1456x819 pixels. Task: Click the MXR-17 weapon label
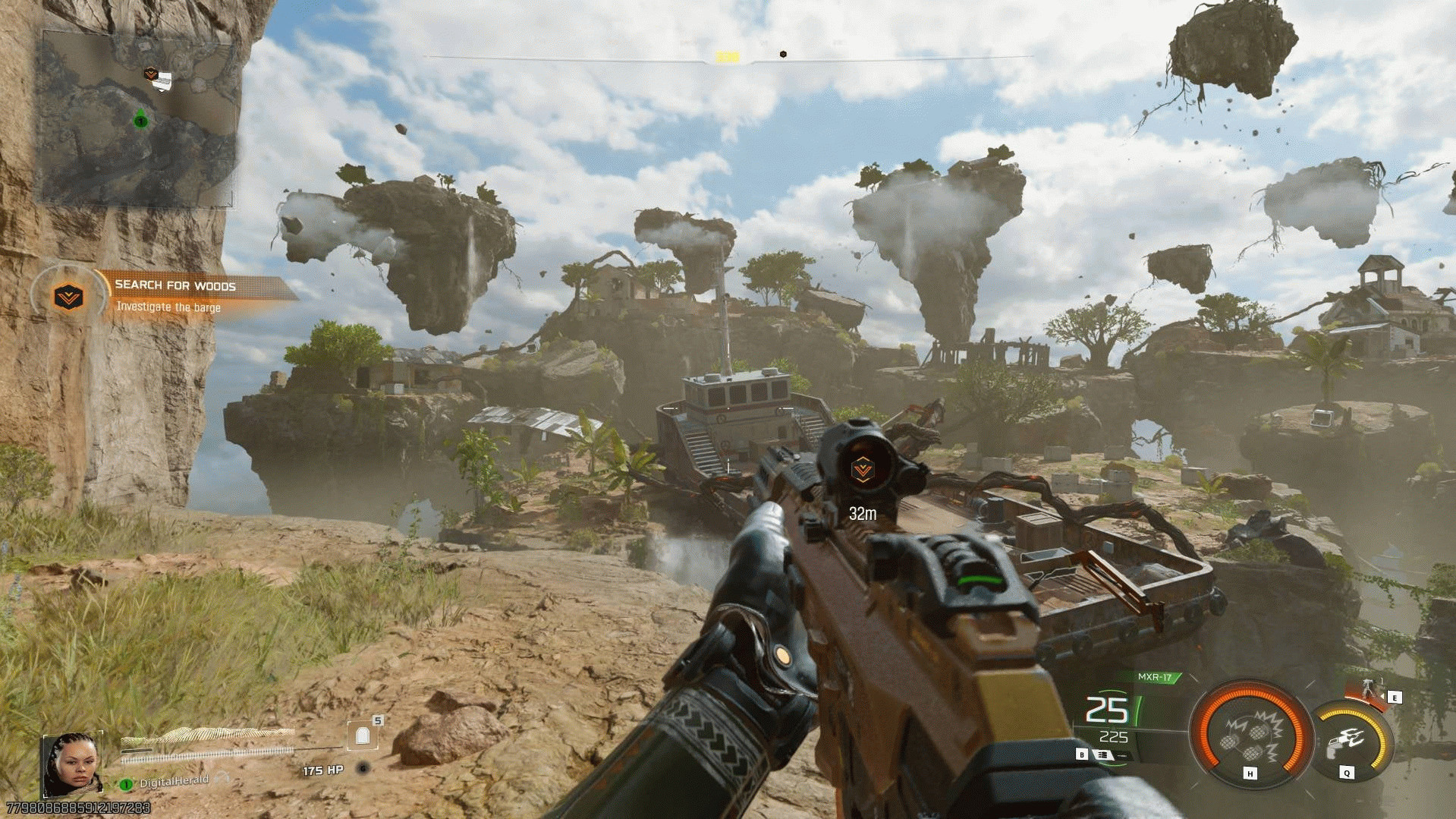[1154, 677]
